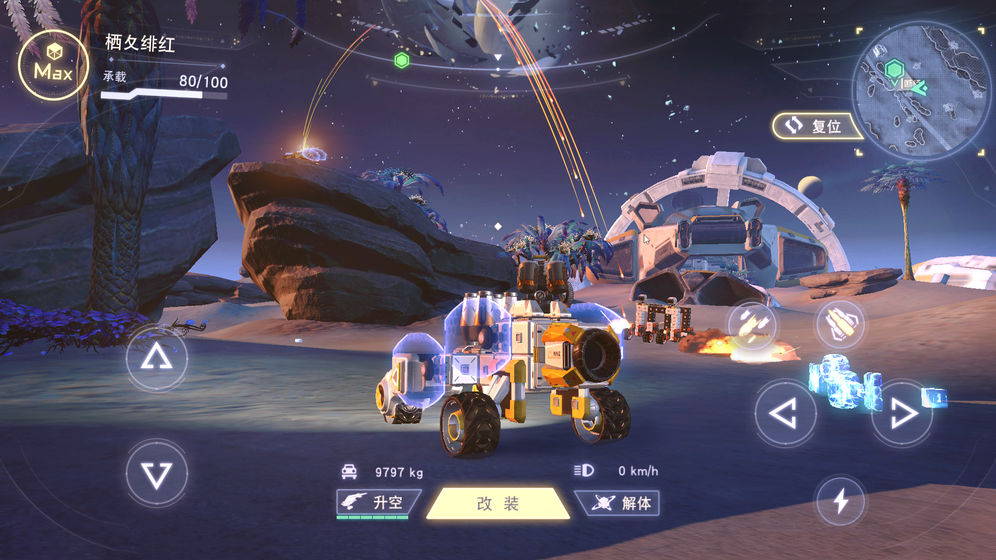Open the circular minimap

(919, 89)
